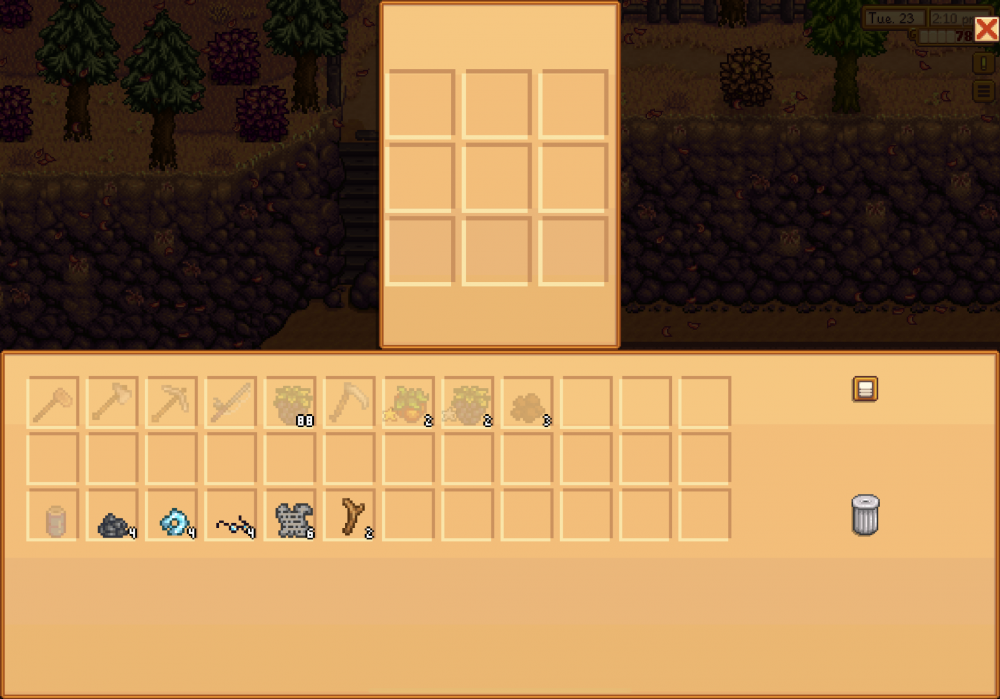
Task: Select the faded sword slot
Action: pyautogui.click(x=232, y=402)
